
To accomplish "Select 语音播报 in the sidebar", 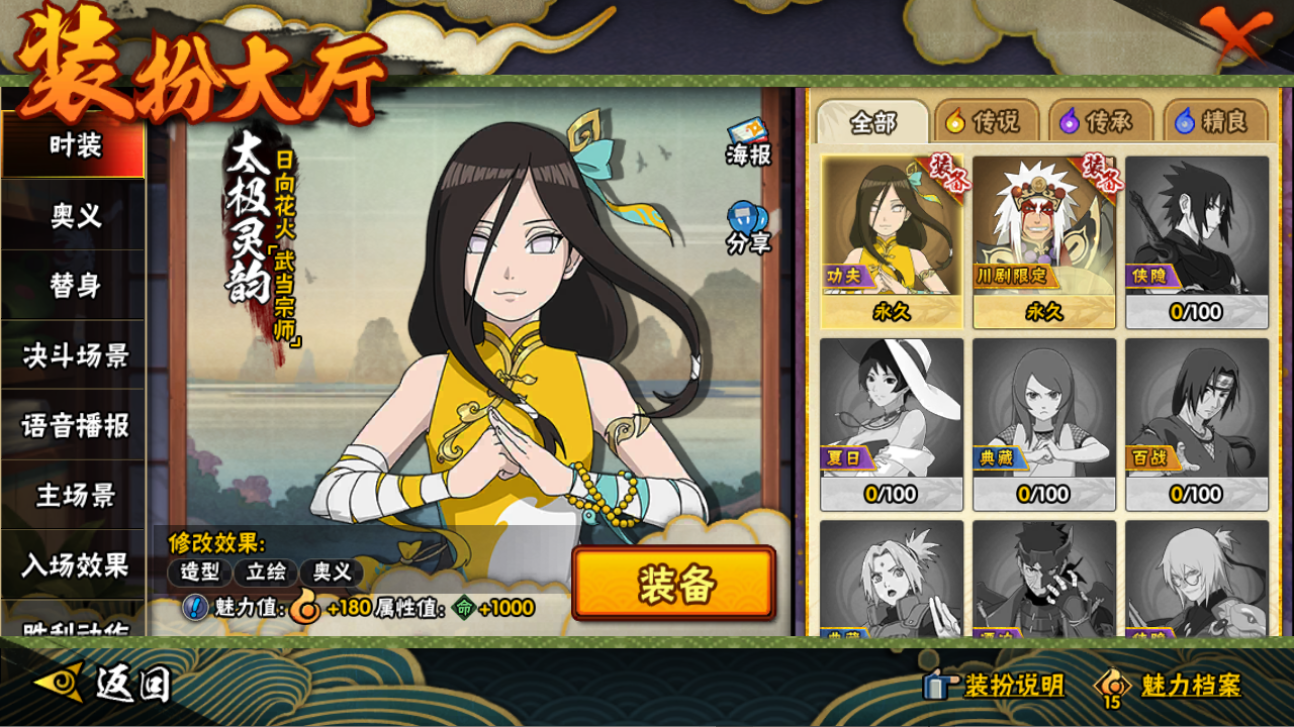I will pyautogui.click(x=74, y=426).
